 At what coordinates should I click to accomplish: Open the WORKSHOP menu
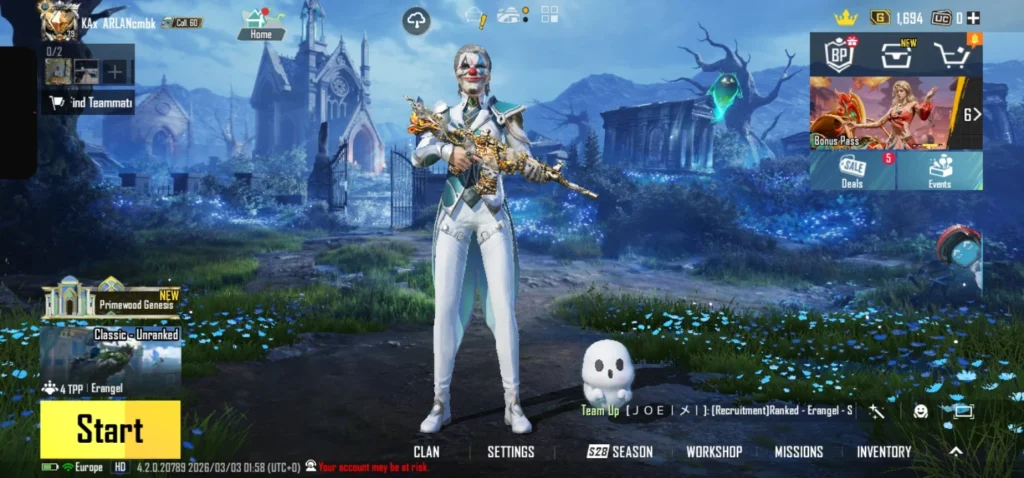[x=714, y=452]
